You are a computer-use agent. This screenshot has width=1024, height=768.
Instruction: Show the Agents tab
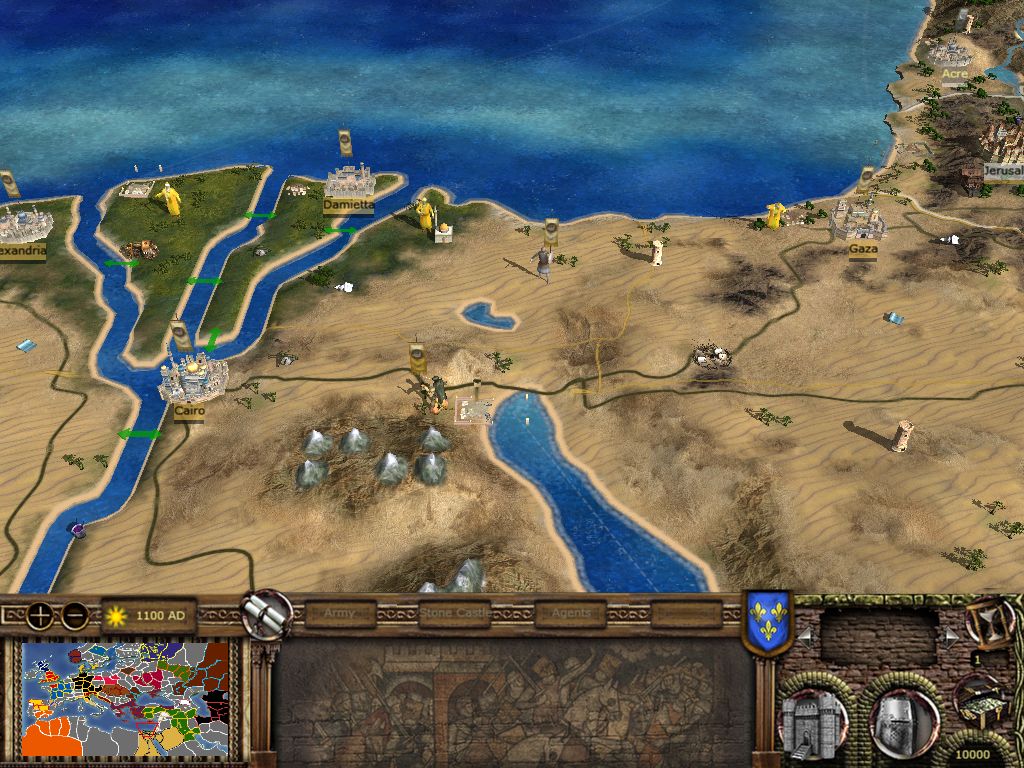(571, 613)
